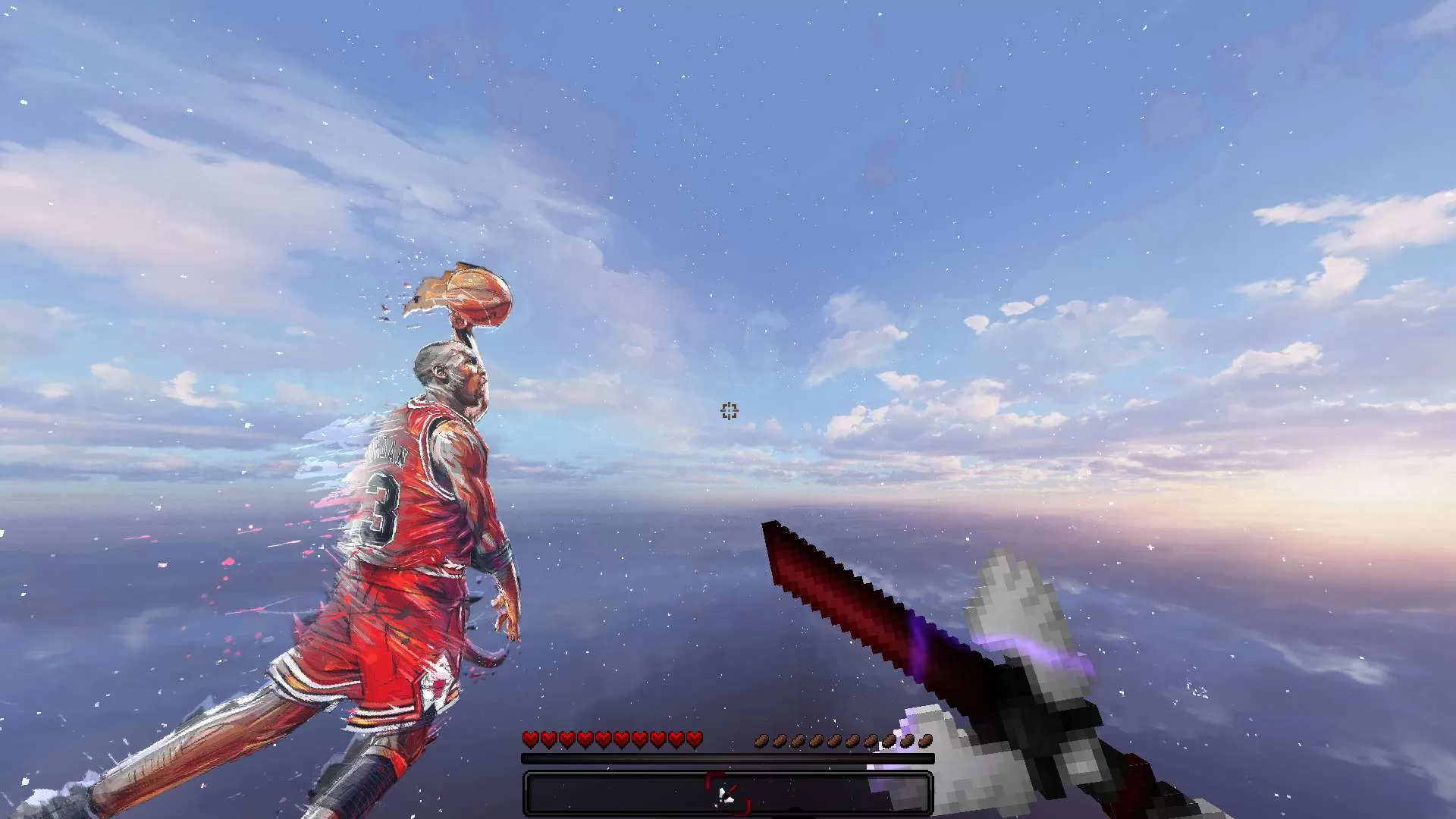The width and height of the screenshot is (1456, 819).
Task: Select the red sword hotbar slot
Action: 728,793
